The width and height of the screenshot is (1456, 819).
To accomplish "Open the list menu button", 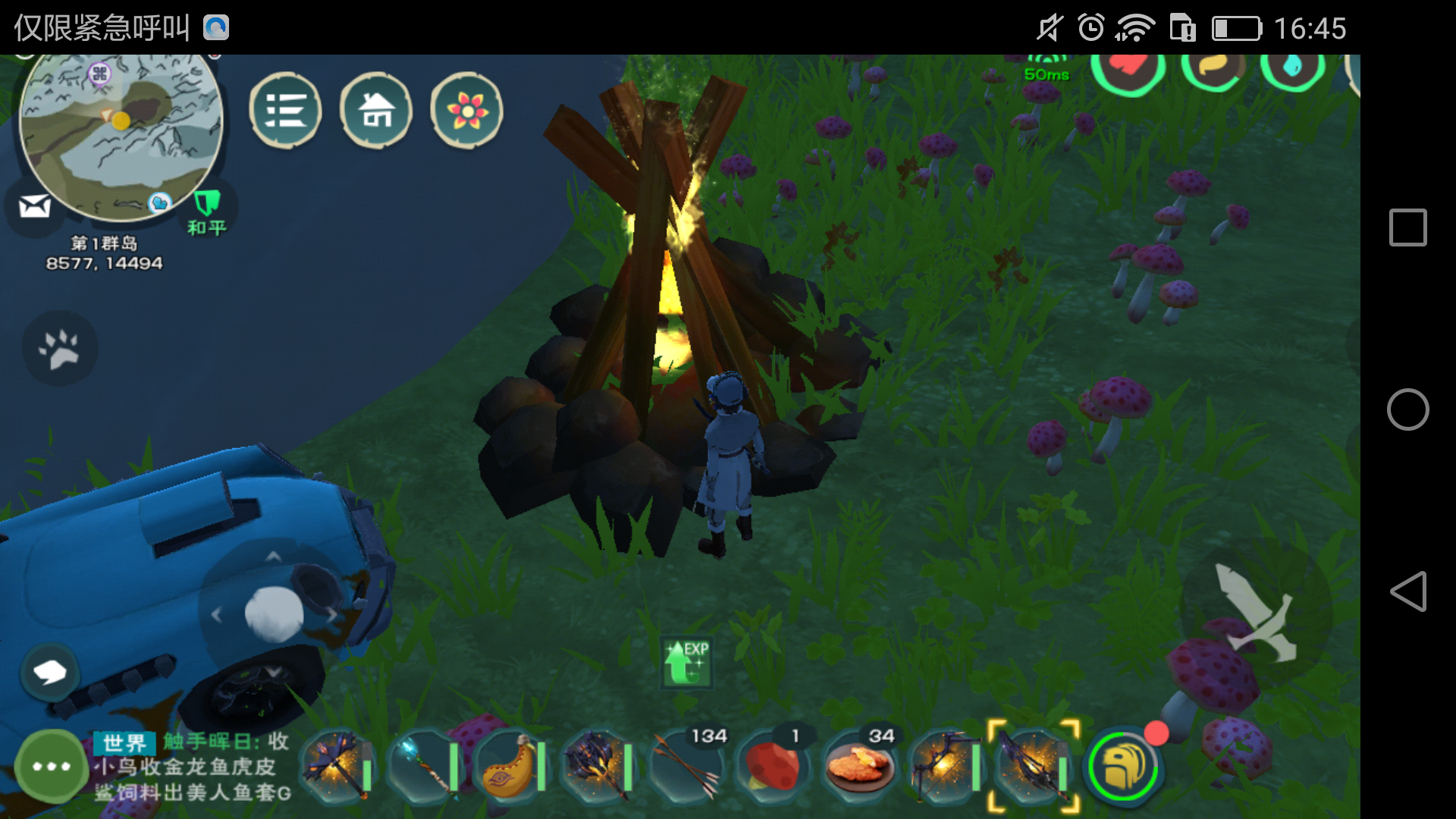I will pos(285,111).
